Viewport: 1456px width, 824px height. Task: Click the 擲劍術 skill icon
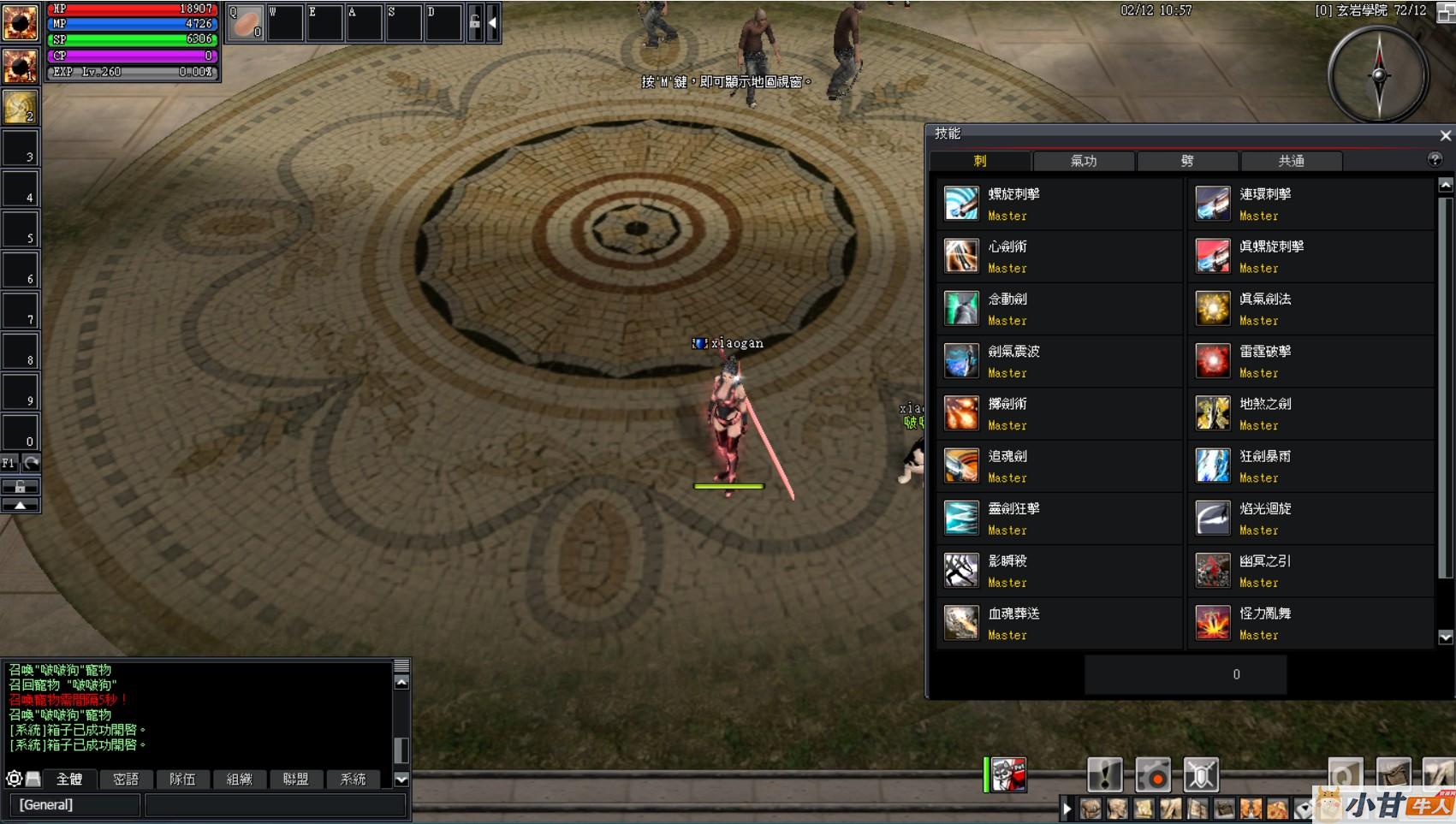pos(961,413)
